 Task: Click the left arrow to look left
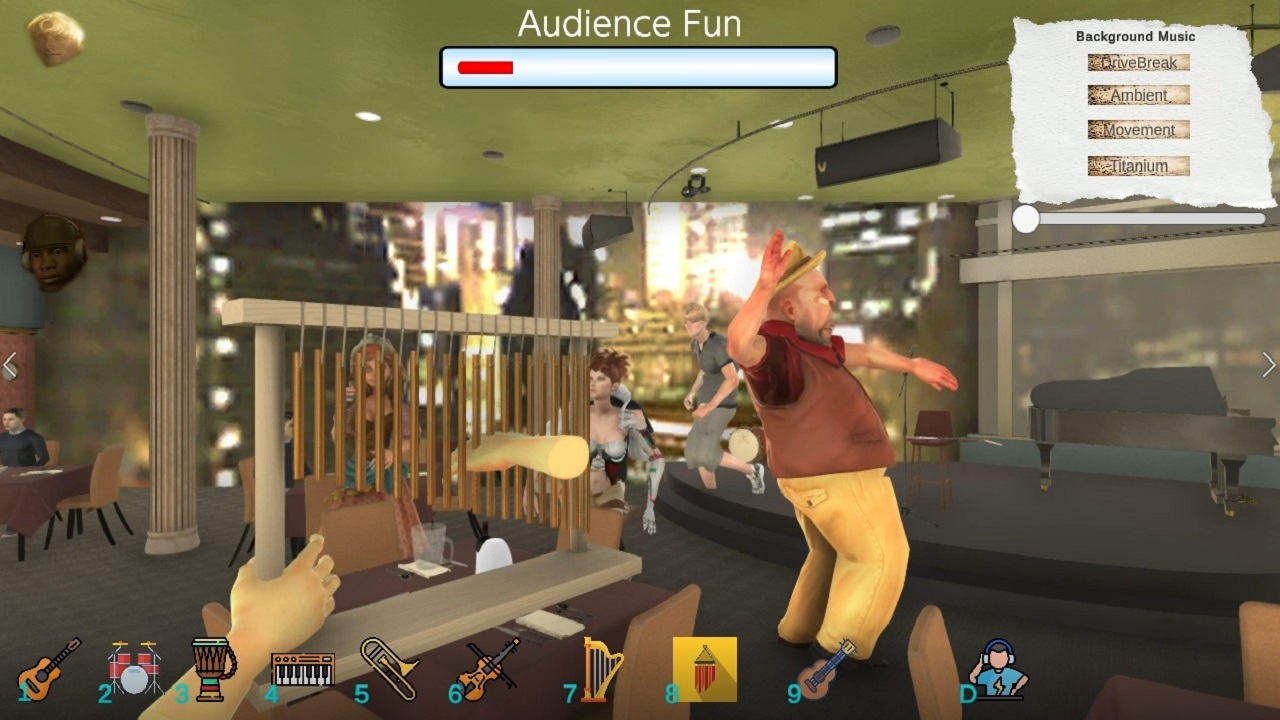tap(9, 363)
